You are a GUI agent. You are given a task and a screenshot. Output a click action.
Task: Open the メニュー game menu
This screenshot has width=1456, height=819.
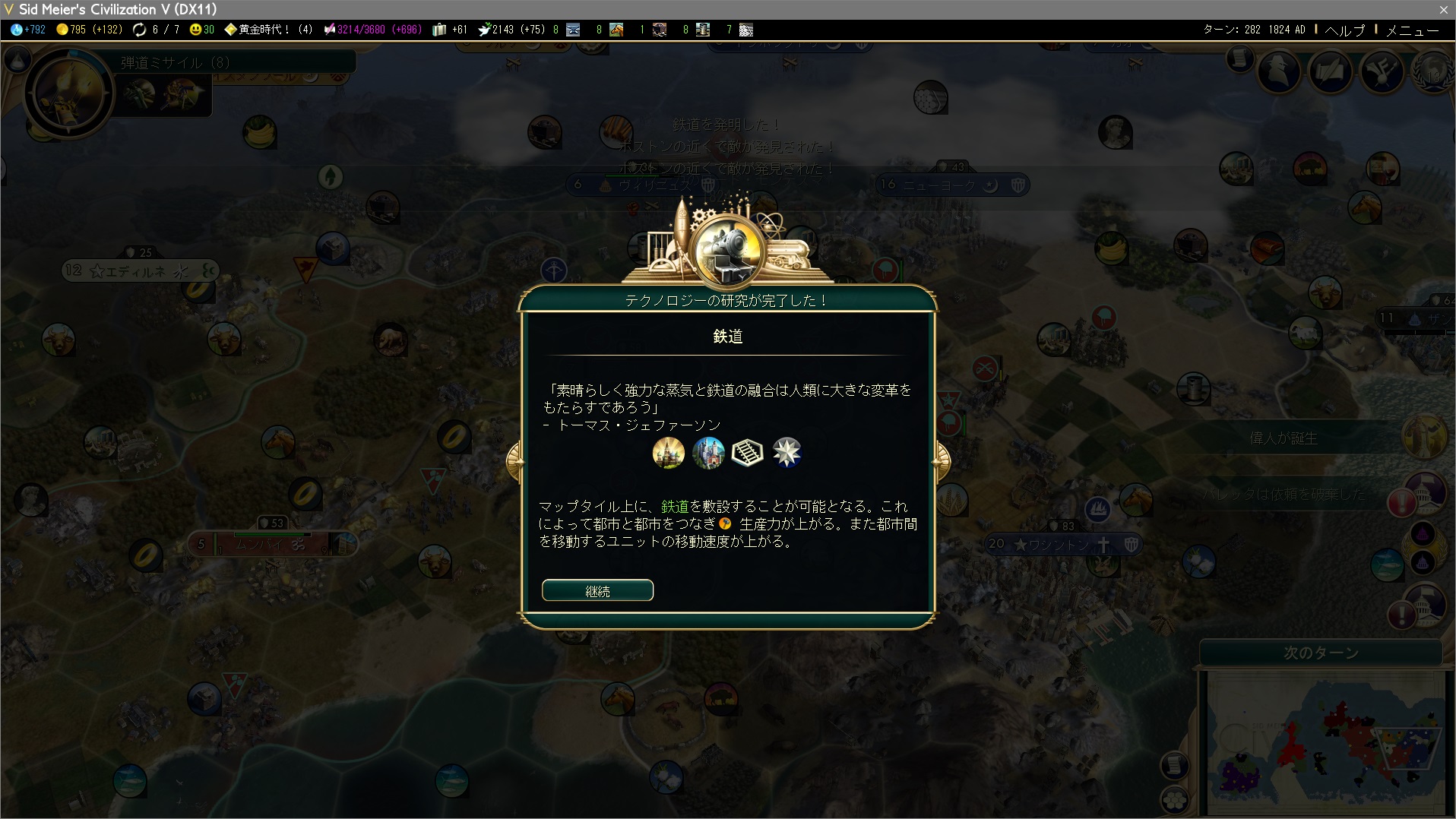pyautogui.click(x=1412, y=30)
